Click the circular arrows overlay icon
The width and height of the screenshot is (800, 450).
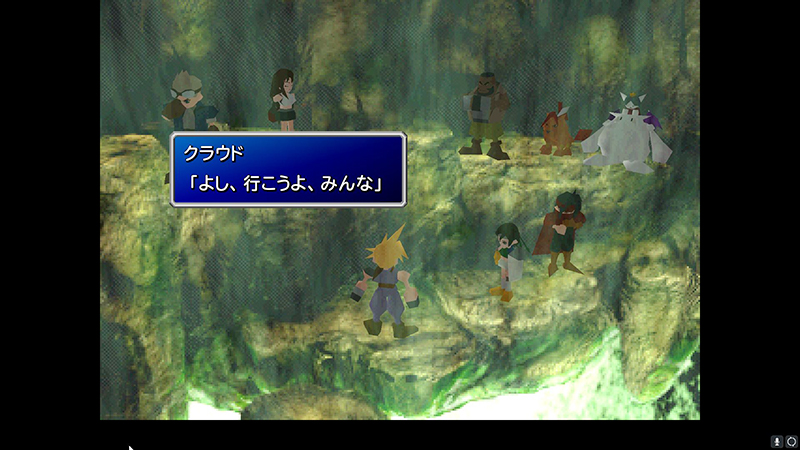click(x=791, y=440)
